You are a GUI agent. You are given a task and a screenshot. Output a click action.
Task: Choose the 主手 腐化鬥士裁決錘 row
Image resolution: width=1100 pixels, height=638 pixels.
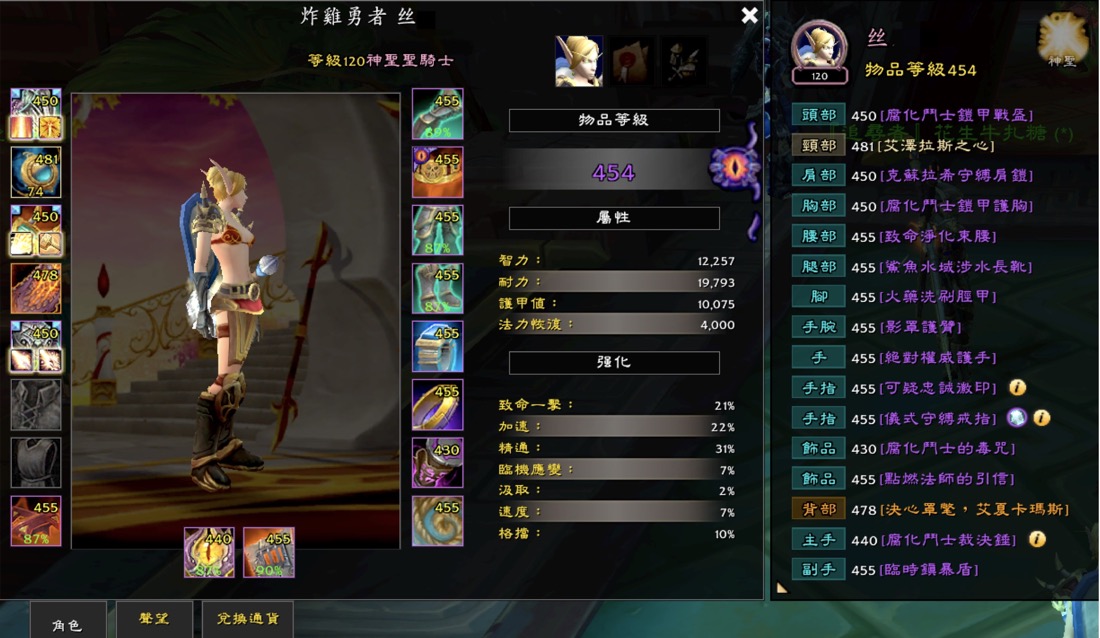(819, 539)
